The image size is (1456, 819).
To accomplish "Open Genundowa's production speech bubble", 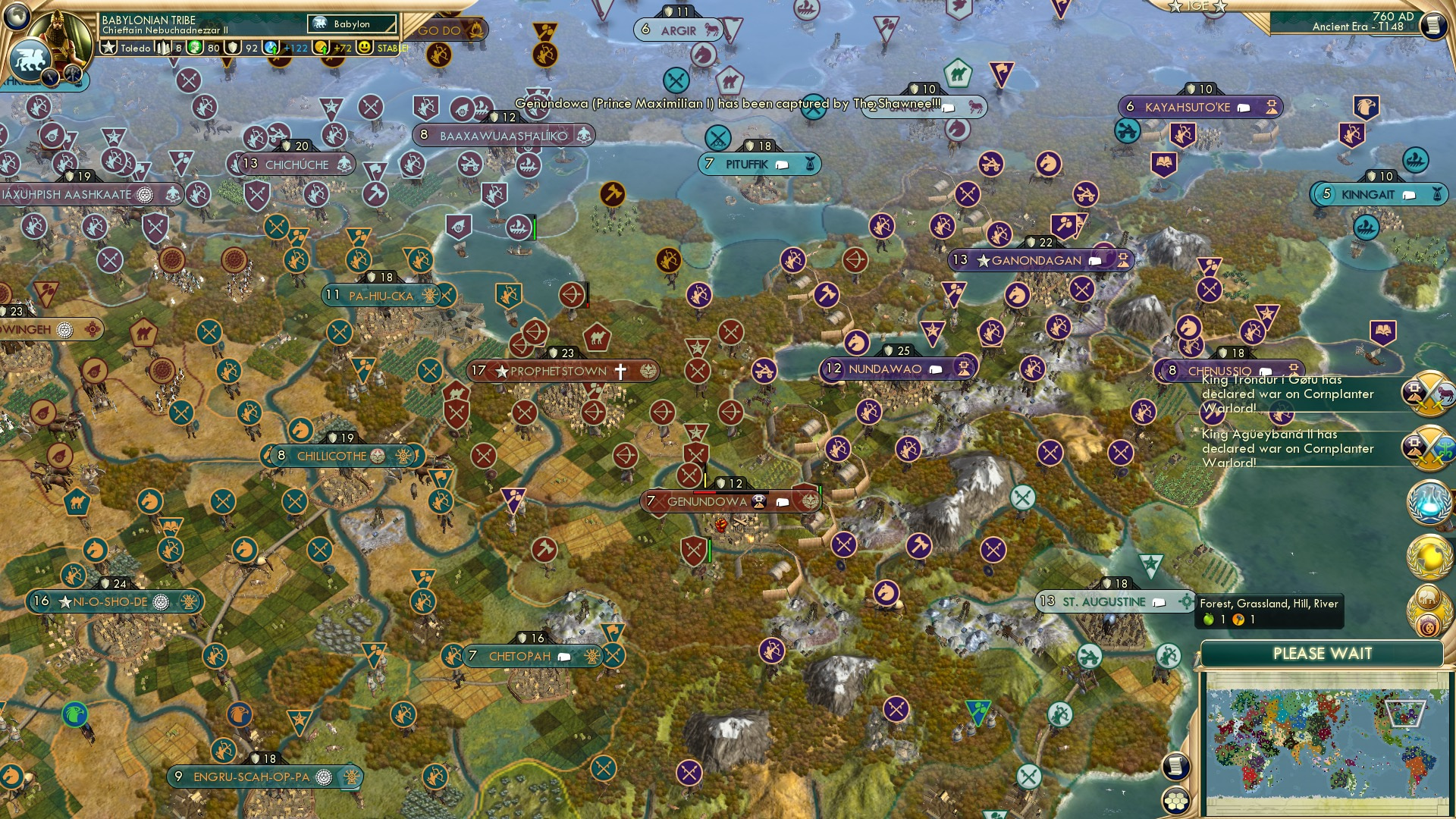I will point(782,500).
